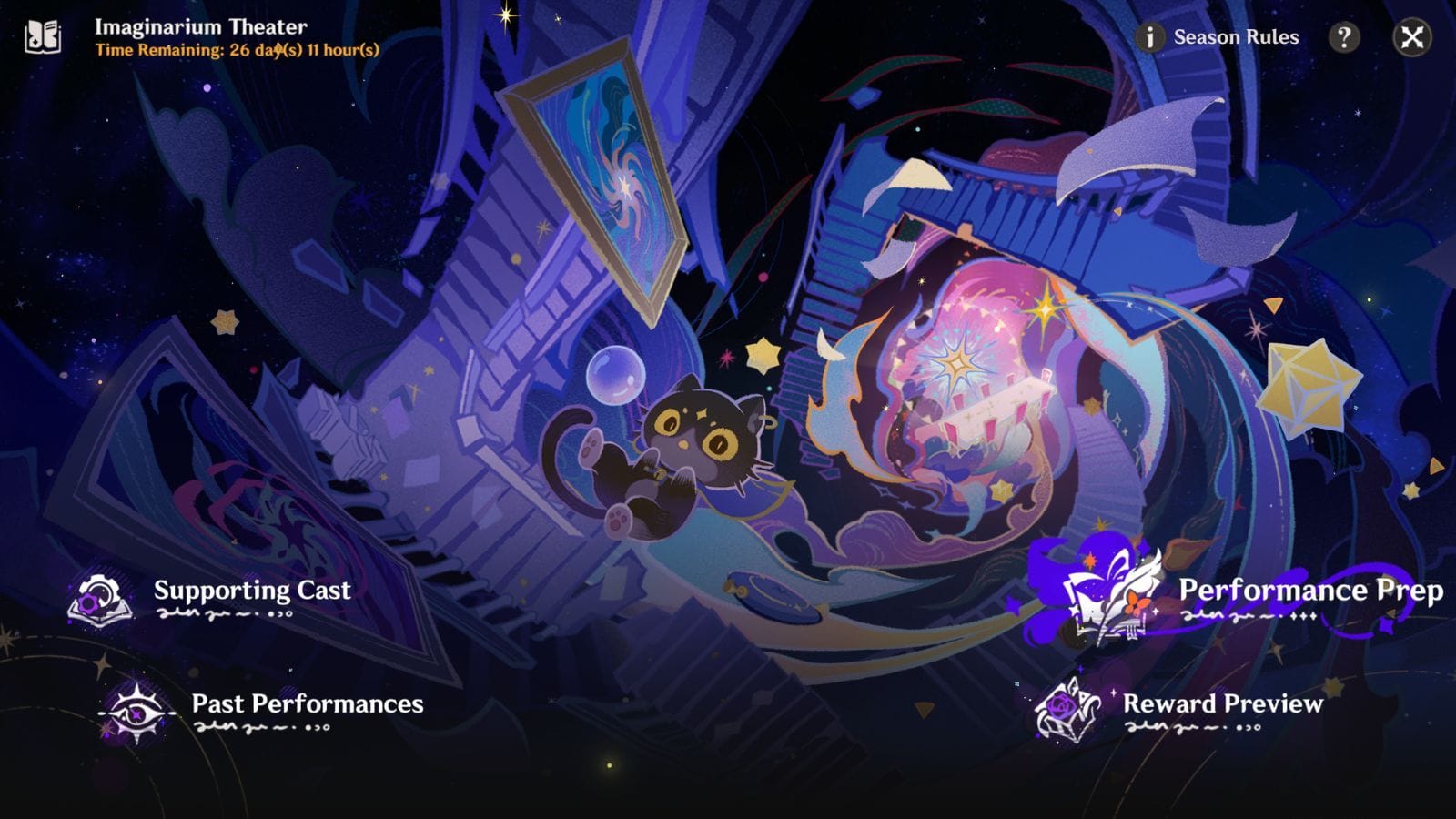Click the Supporting Cast label
Screen dimensions: 1456x819
tap(252, 591)
